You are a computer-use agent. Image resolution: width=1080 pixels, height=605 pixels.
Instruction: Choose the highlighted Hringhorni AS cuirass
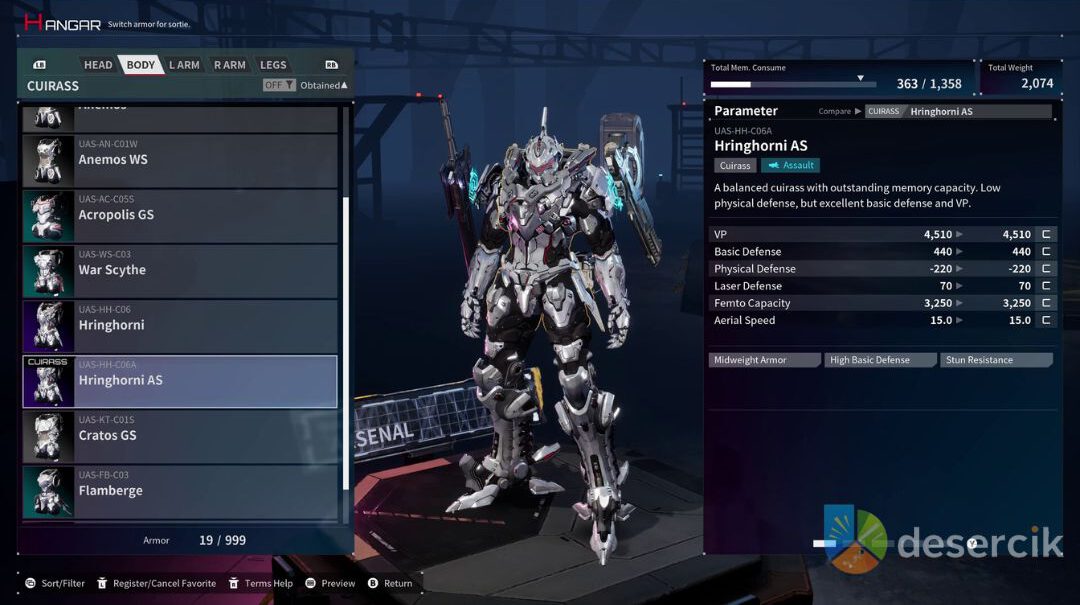[180, 381]
